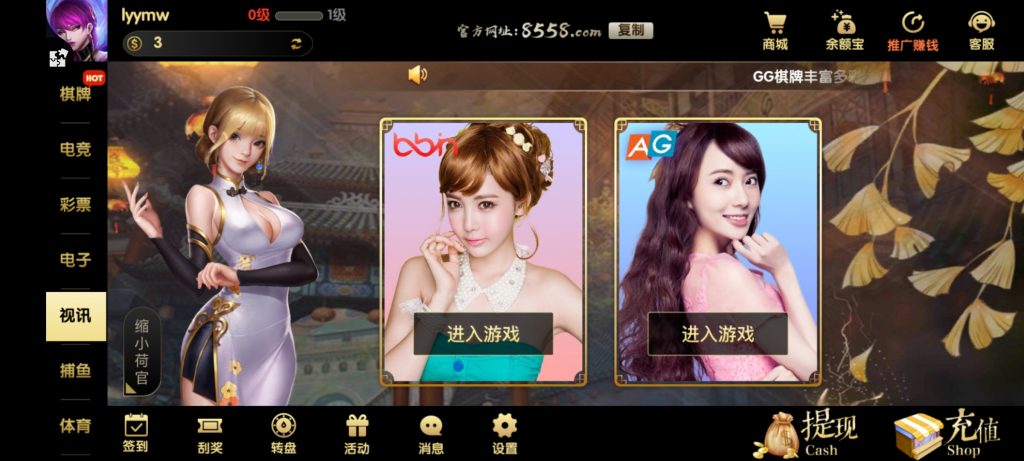The width and height of the screenshot is (1024, 461).
Task: Open 推广赚钱 promotion page
Action: [x=912, y=30]
